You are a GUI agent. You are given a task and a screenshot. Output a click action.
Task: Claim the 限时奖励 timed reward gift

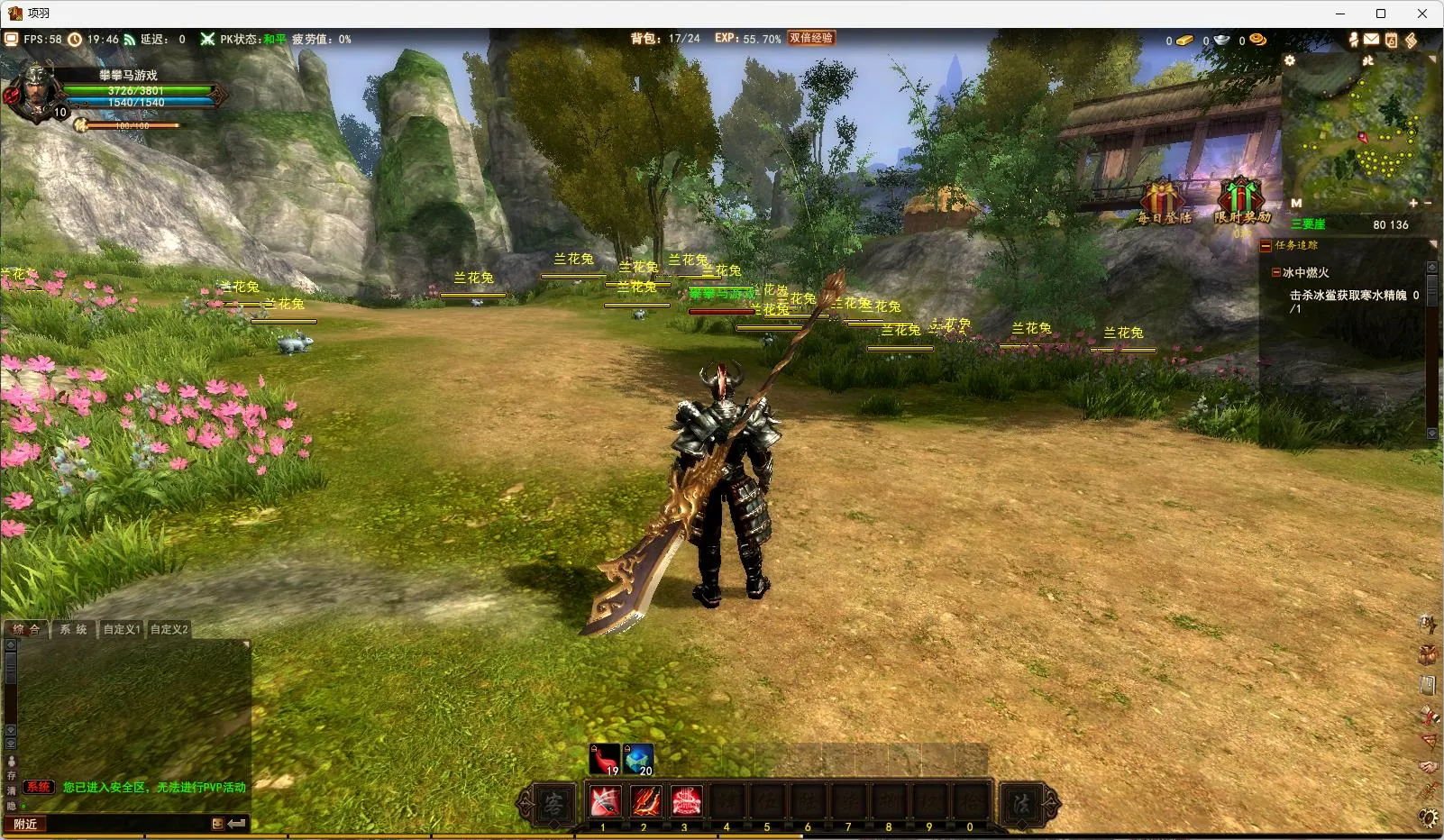coord(1241,200)
